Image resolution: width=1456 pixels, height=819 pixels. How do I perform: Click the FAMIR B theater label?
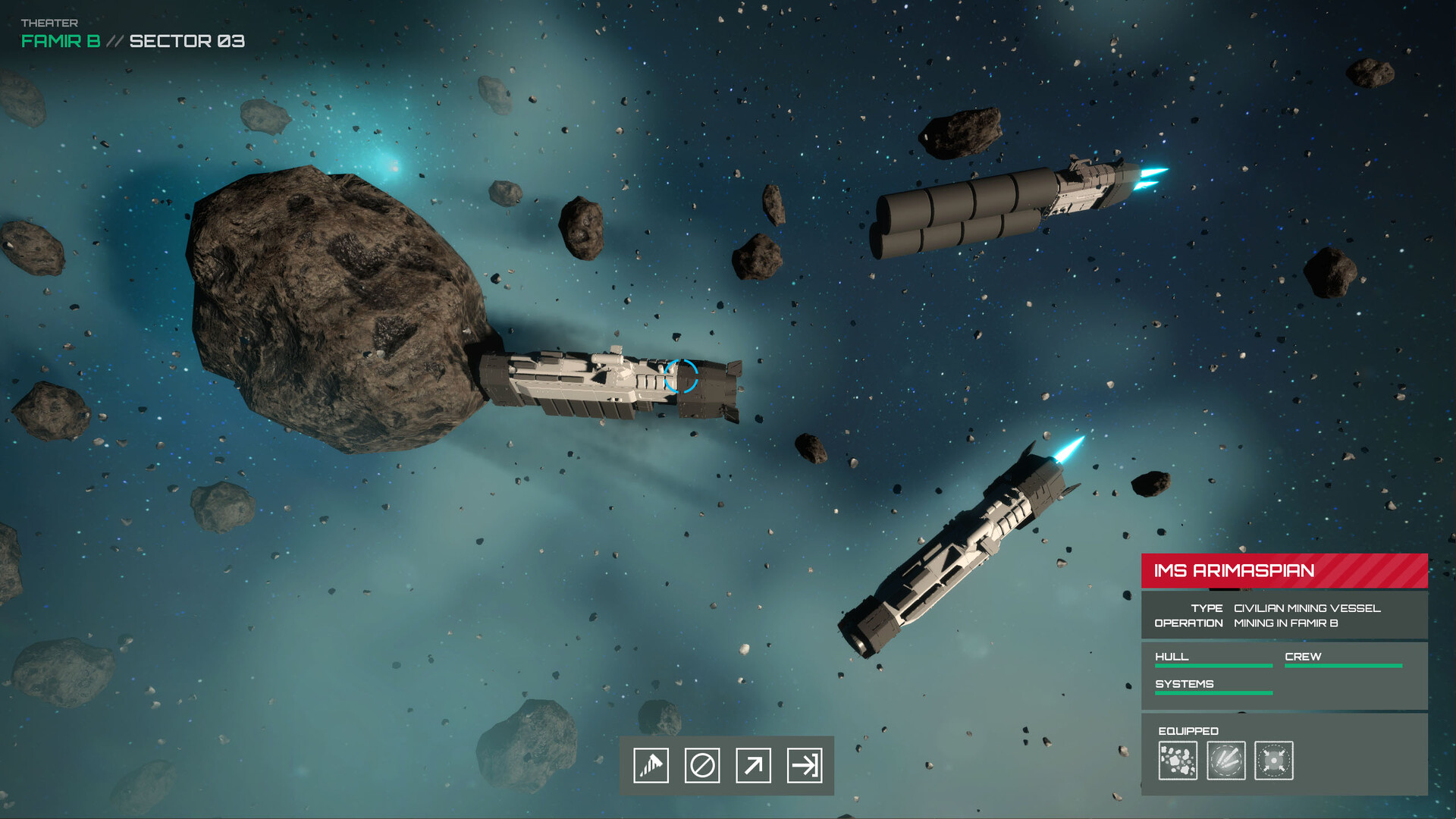tap(59, 42)
